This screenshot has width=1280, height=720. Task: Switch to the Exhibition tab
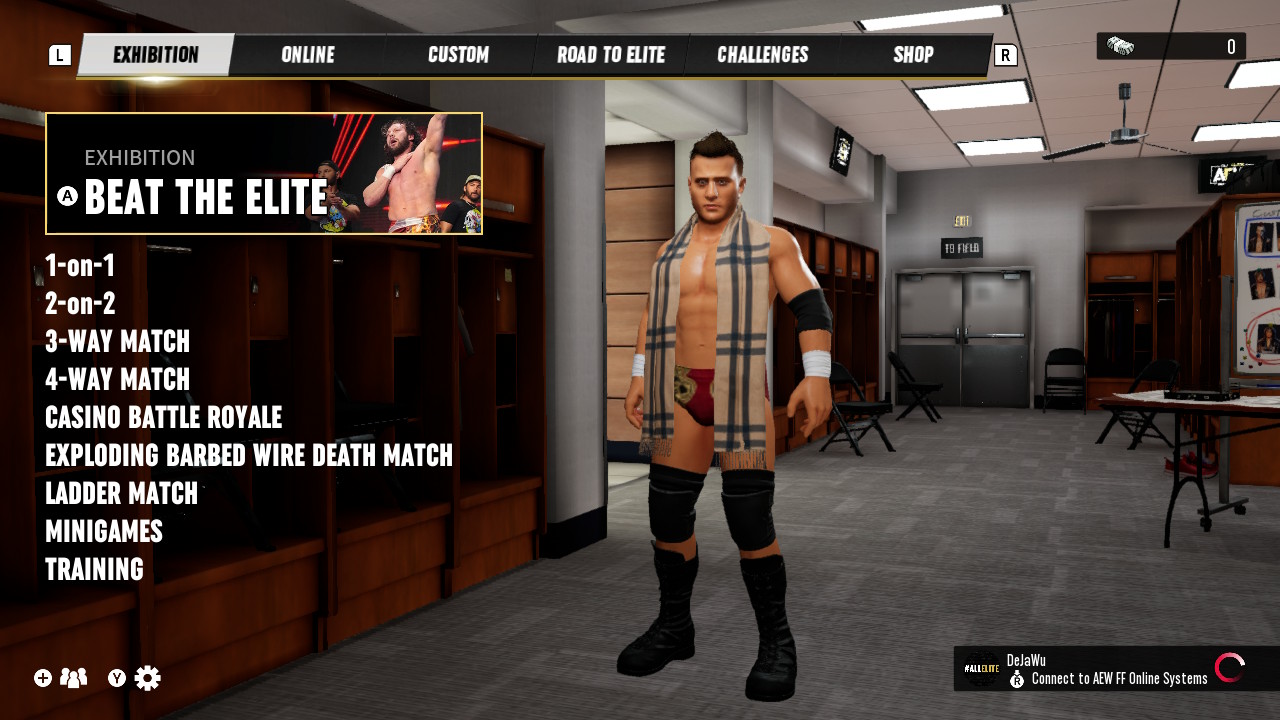[x=155, y=55]
